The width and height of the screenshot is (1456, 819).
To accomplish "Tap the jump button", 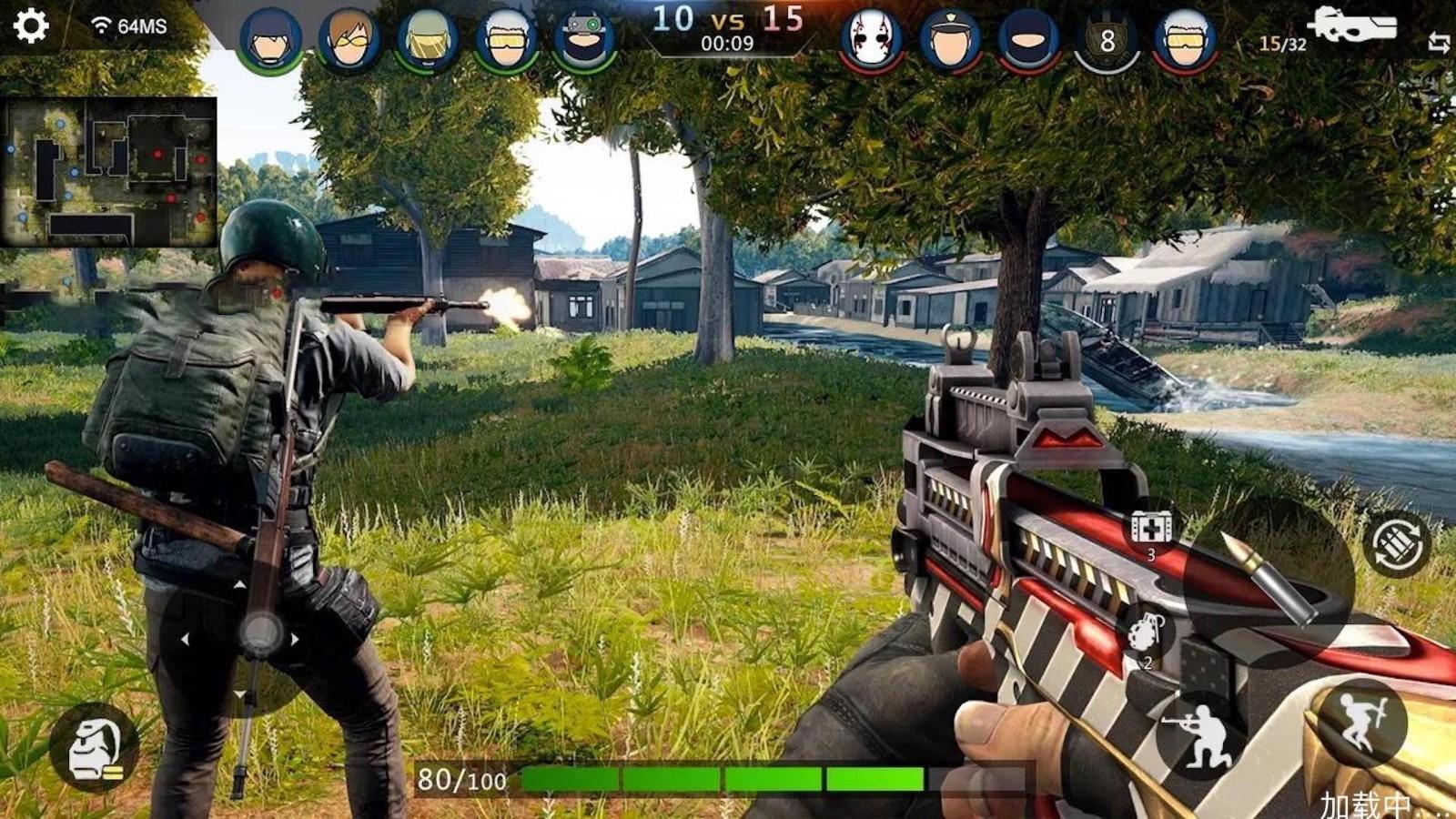I will coord(1362,723).
